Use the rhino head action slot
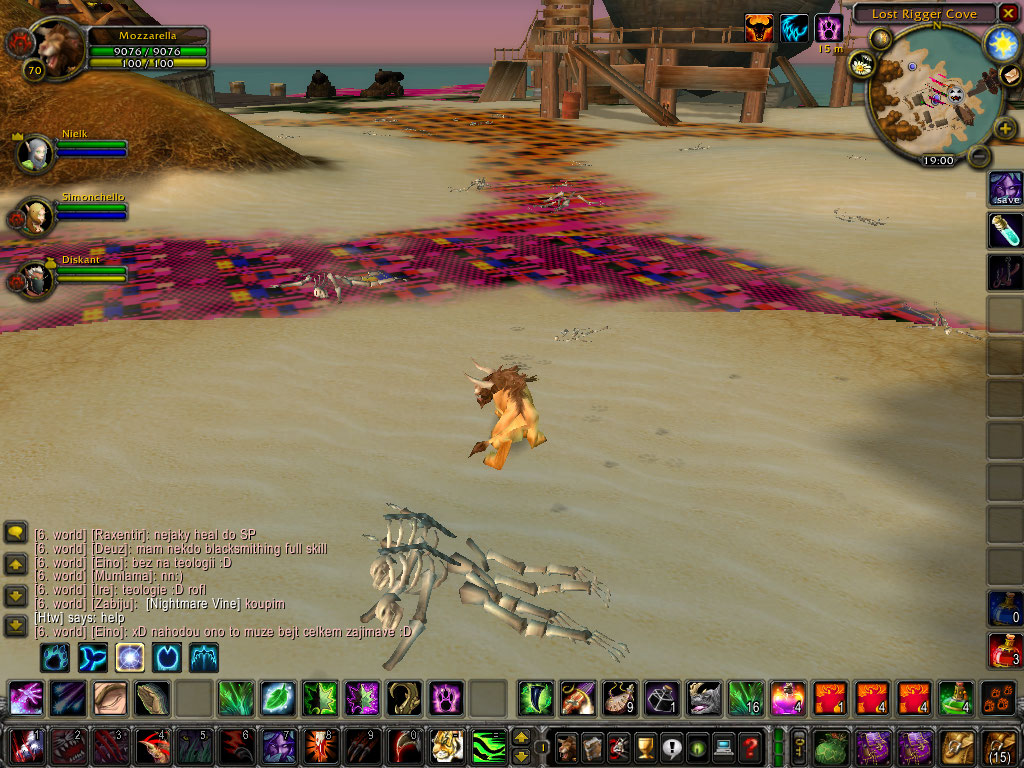 pos(704,697)
